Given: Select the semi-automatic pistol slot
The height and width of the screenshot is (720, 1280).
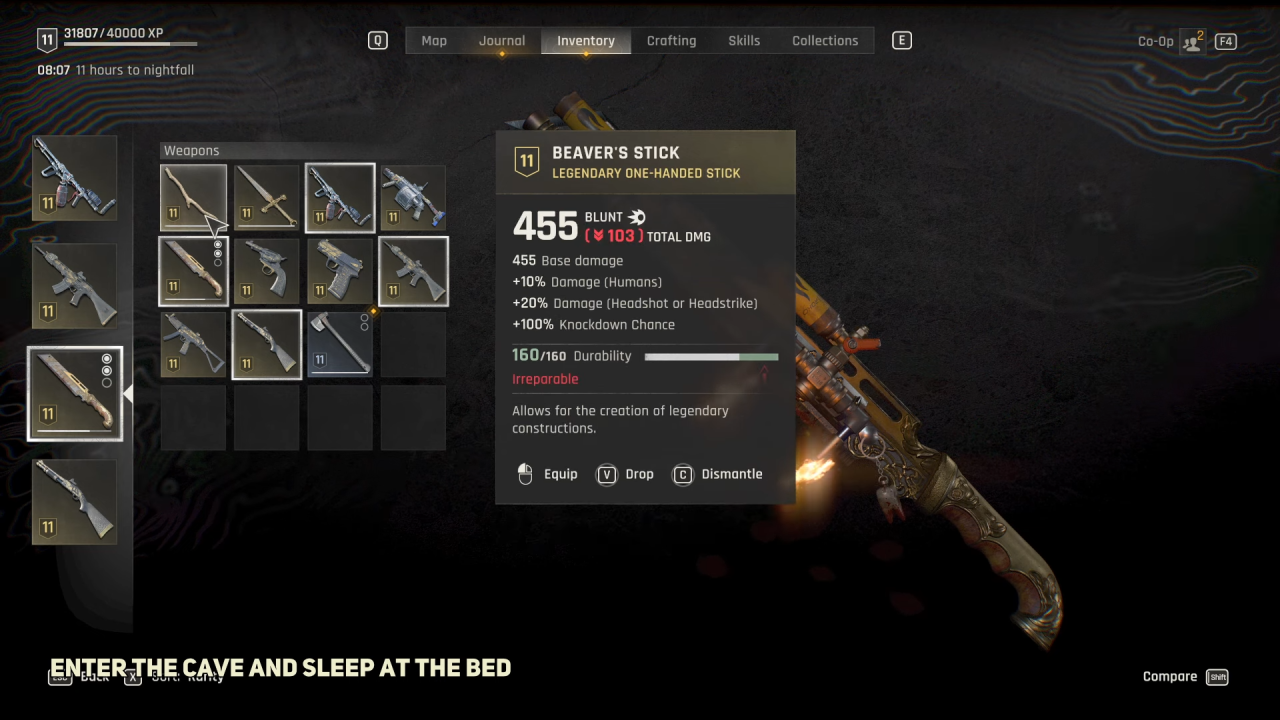Looking at the screenshot, I should click(x=340, y=271).
